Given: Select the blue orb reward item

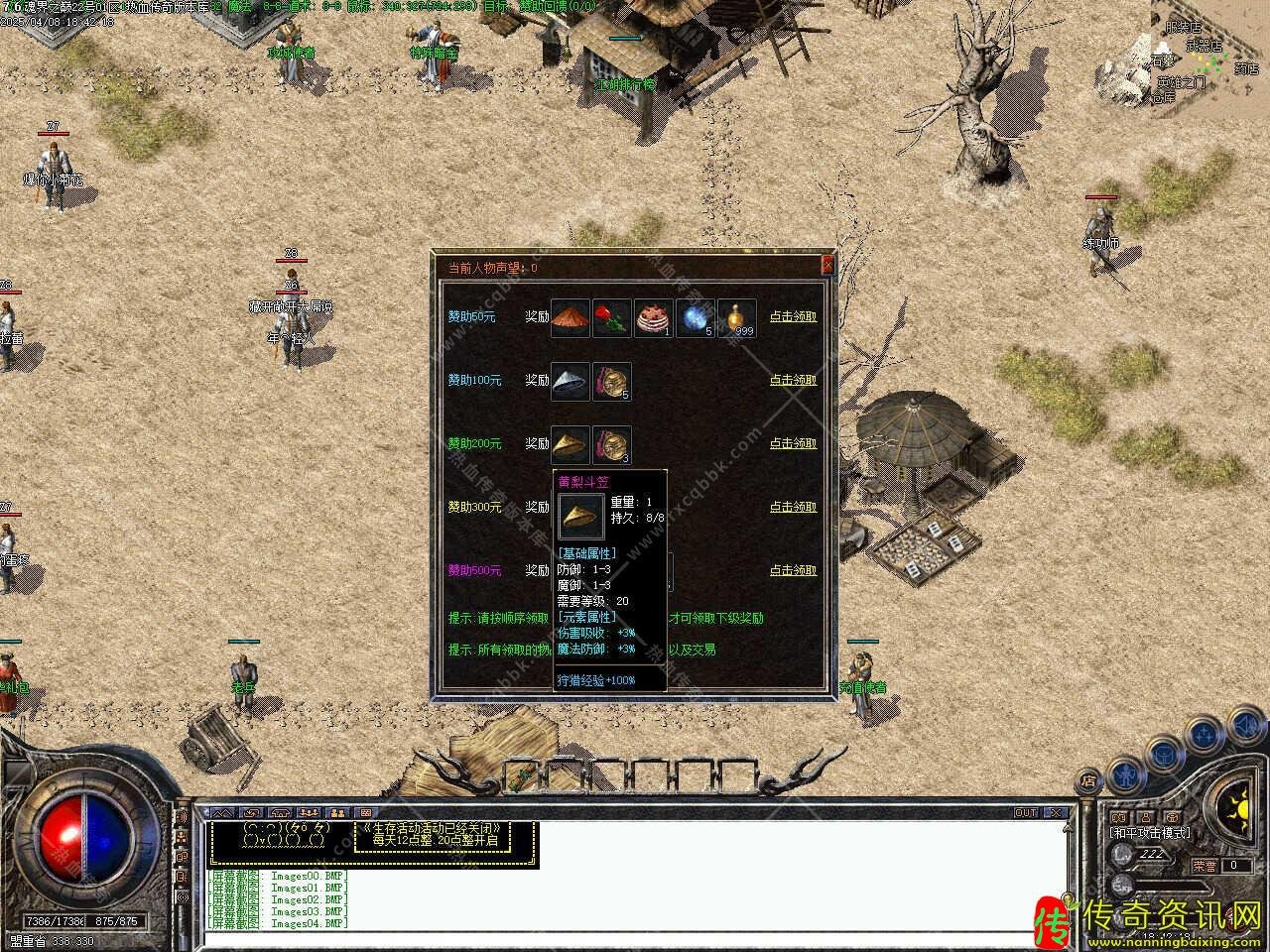Looking at the screenshot, I should point(696,317).
